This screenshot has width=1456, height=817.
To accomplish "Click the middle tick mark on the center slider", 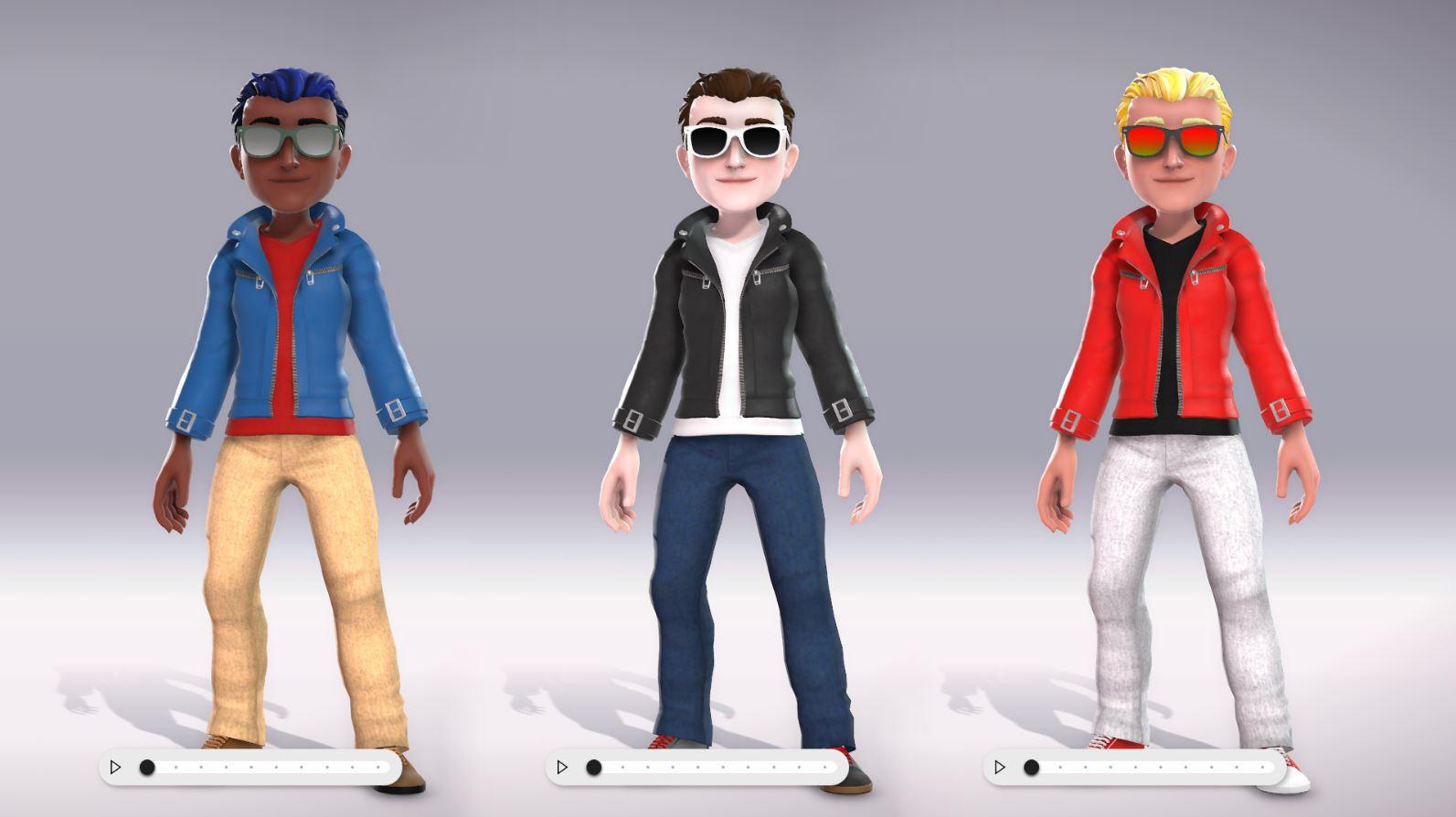I will 723,768.
